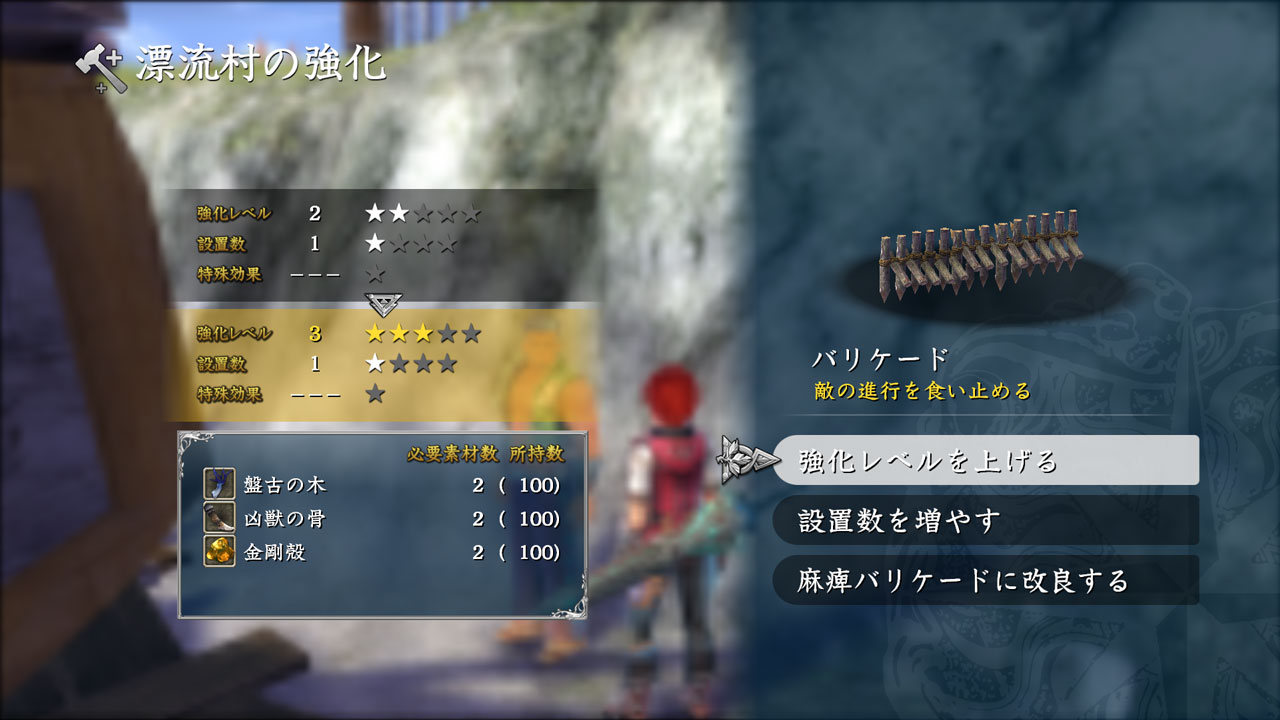Select 強化レベルを上げる option
The height and width of the screenshot is (720, 1280).
pos(985,461)
